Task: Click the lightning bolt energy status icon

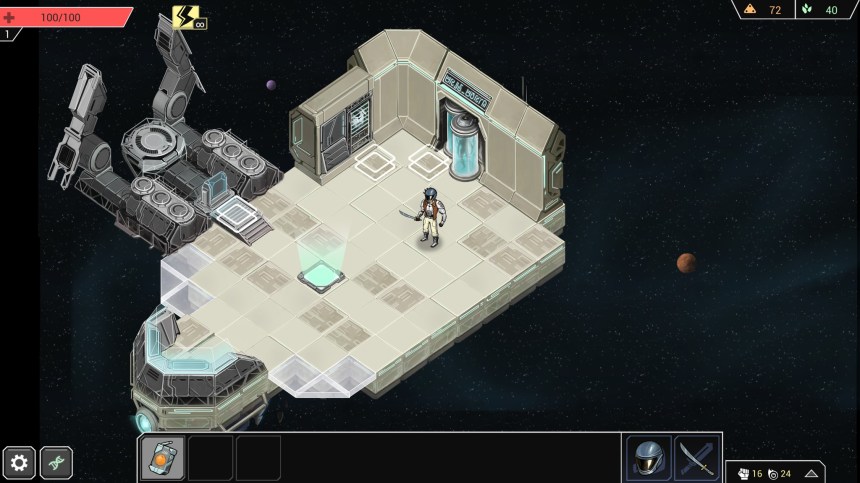Action: pyautogui.click(x=185, y=17)
